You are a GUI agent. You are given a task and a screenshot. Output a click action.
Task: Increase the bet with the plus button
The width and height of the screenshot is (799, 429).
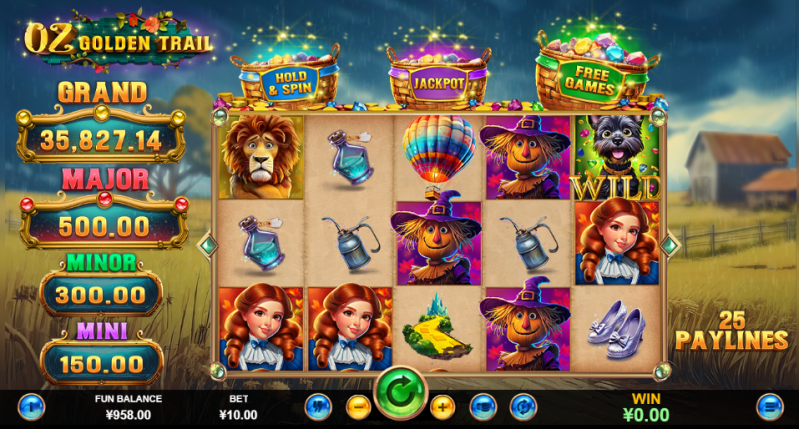(442, 407)
